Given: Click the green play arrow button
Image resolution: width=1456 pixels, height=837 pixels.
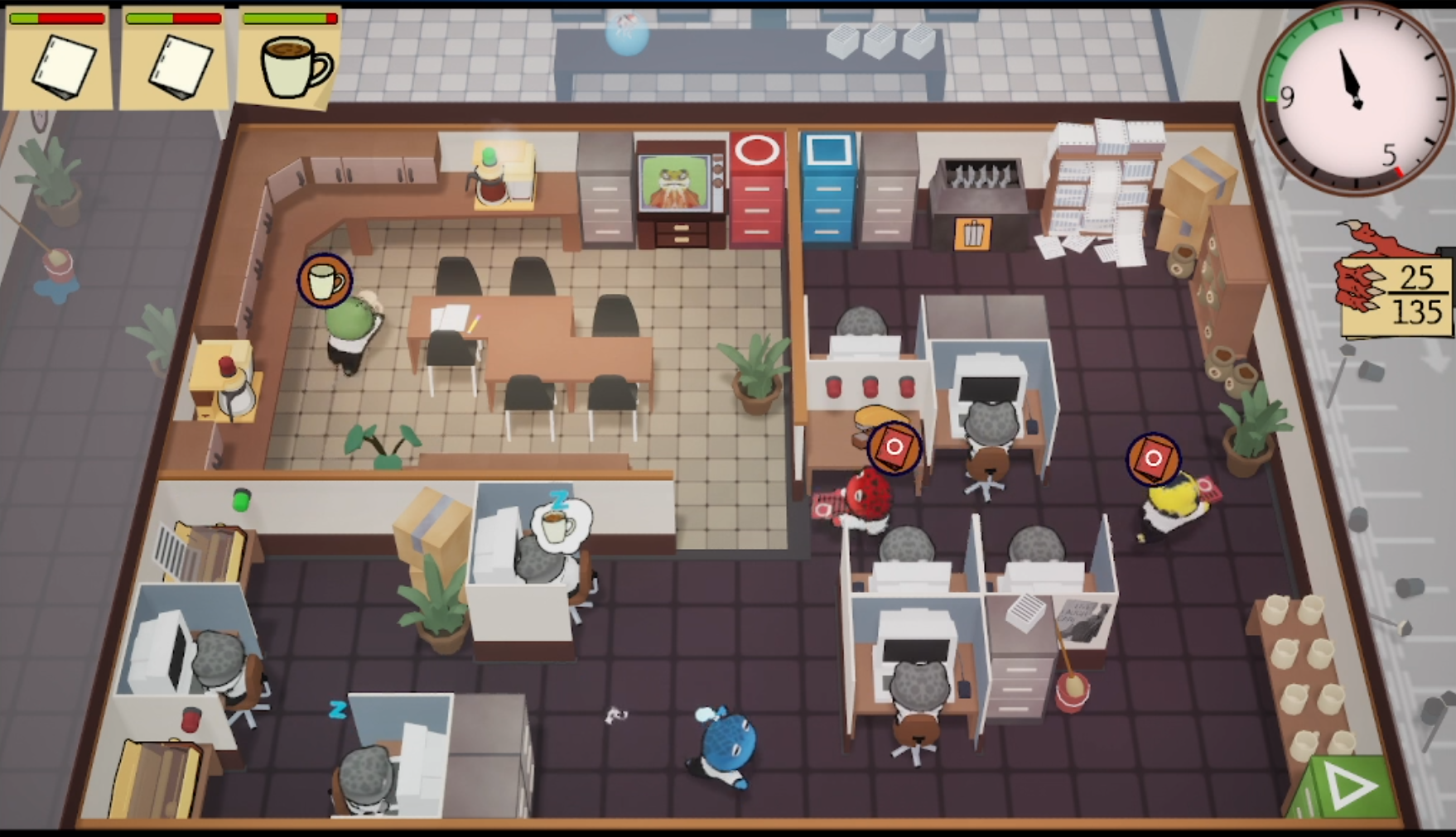Looking at the screenshot, I should [1348, 786].
